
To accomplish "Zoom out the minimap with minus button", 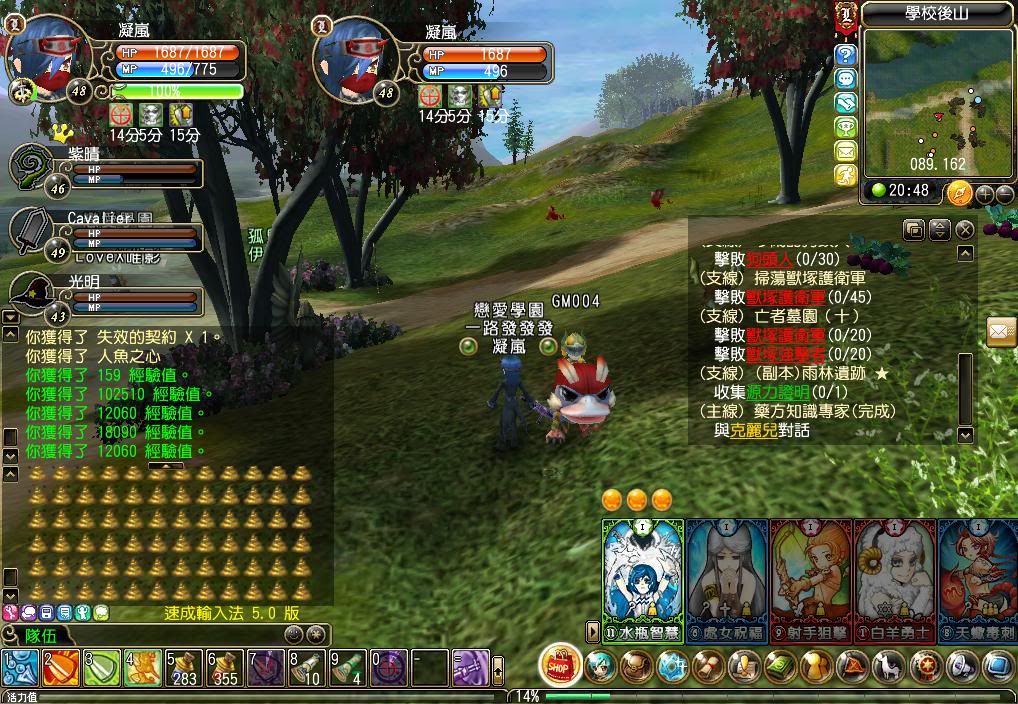I will 1004,193.
